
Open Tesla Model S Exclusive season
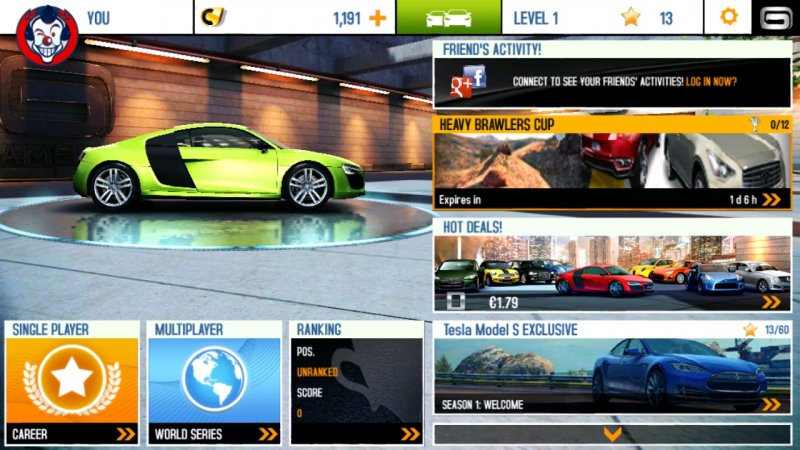click(611, 368)
